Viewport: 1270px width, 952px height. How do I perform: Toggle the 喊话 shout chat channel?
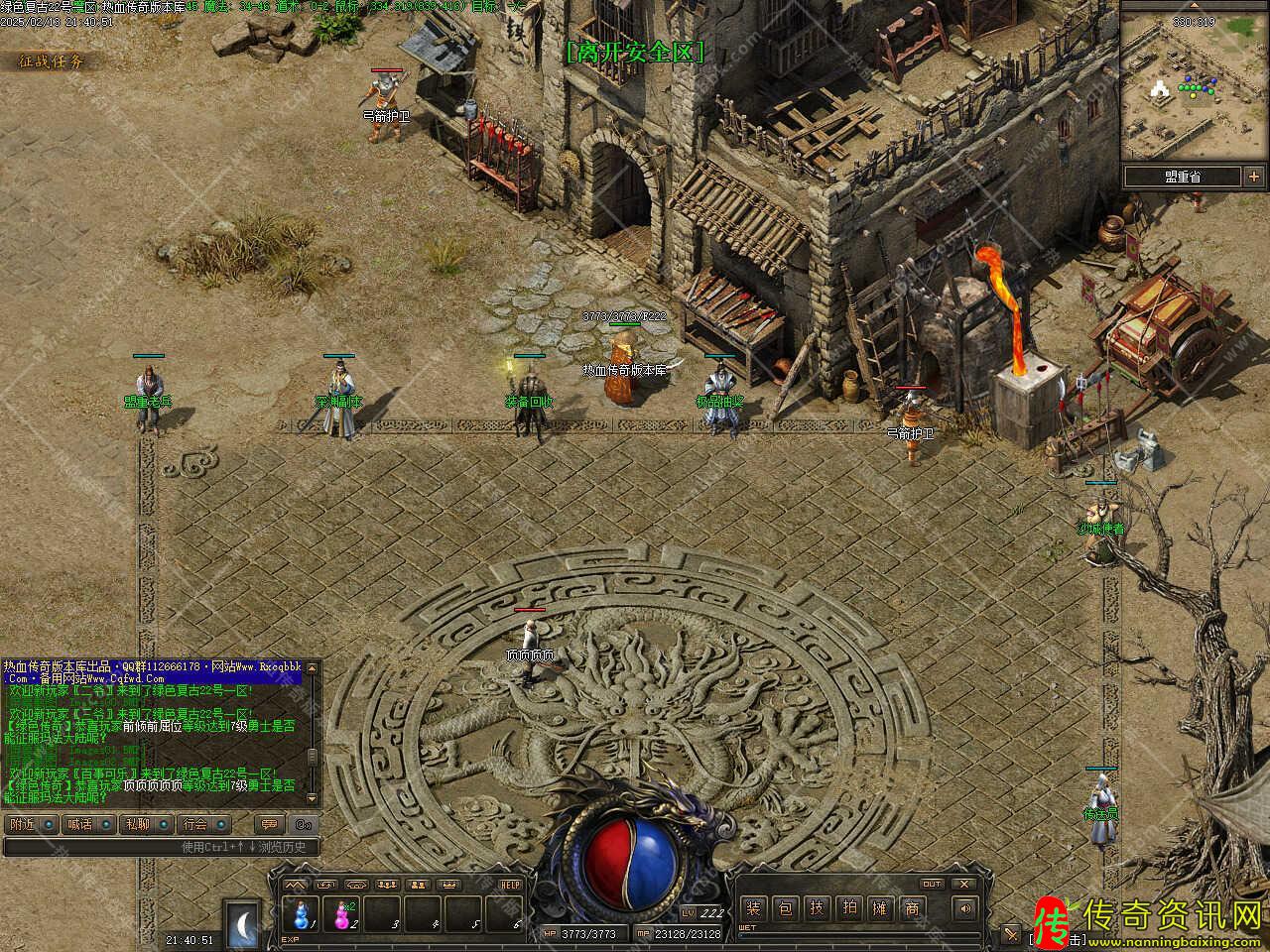tap(87, 824)
